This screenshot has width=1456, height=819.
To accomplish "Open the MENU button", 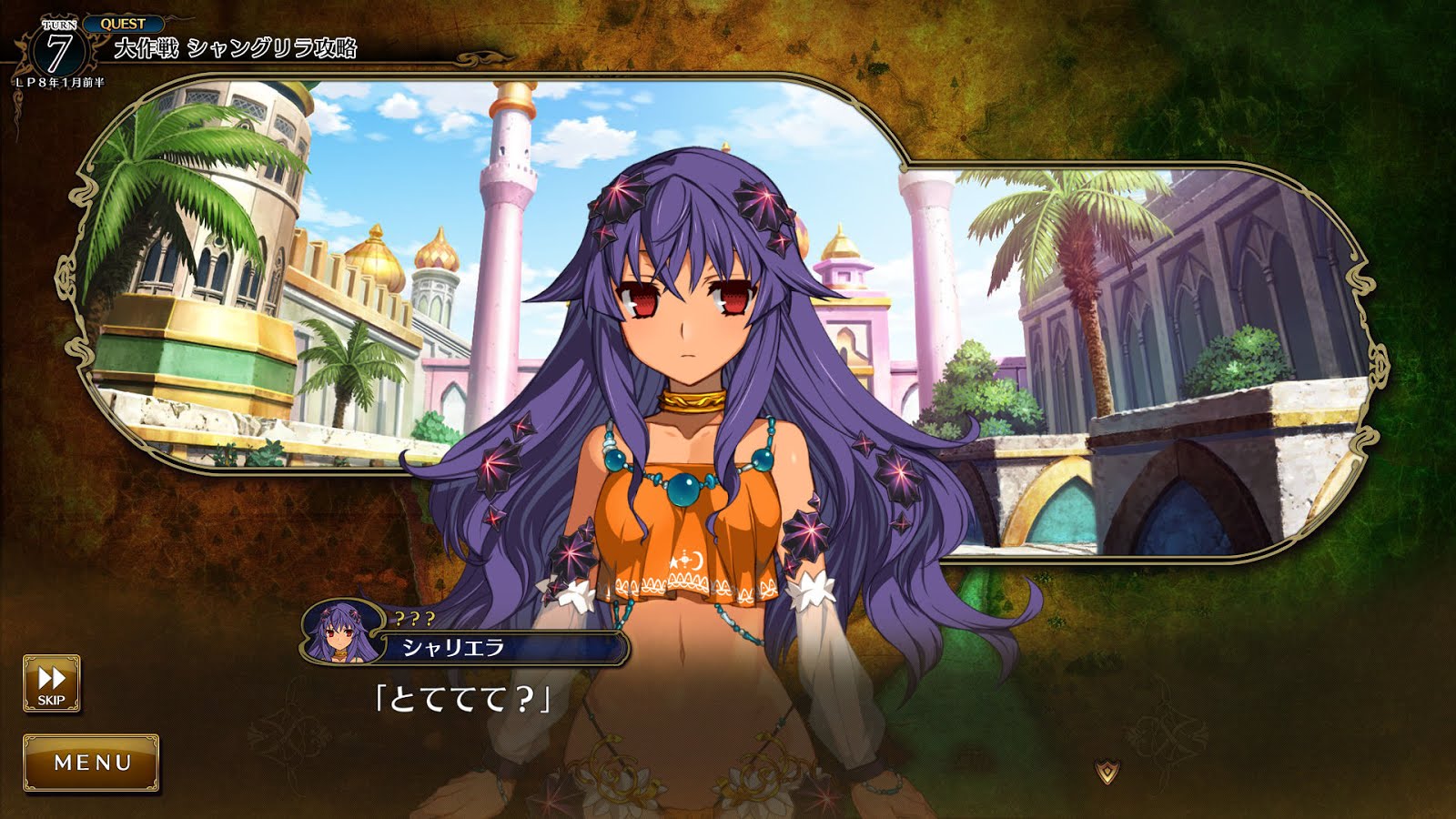I will point(92,763).
